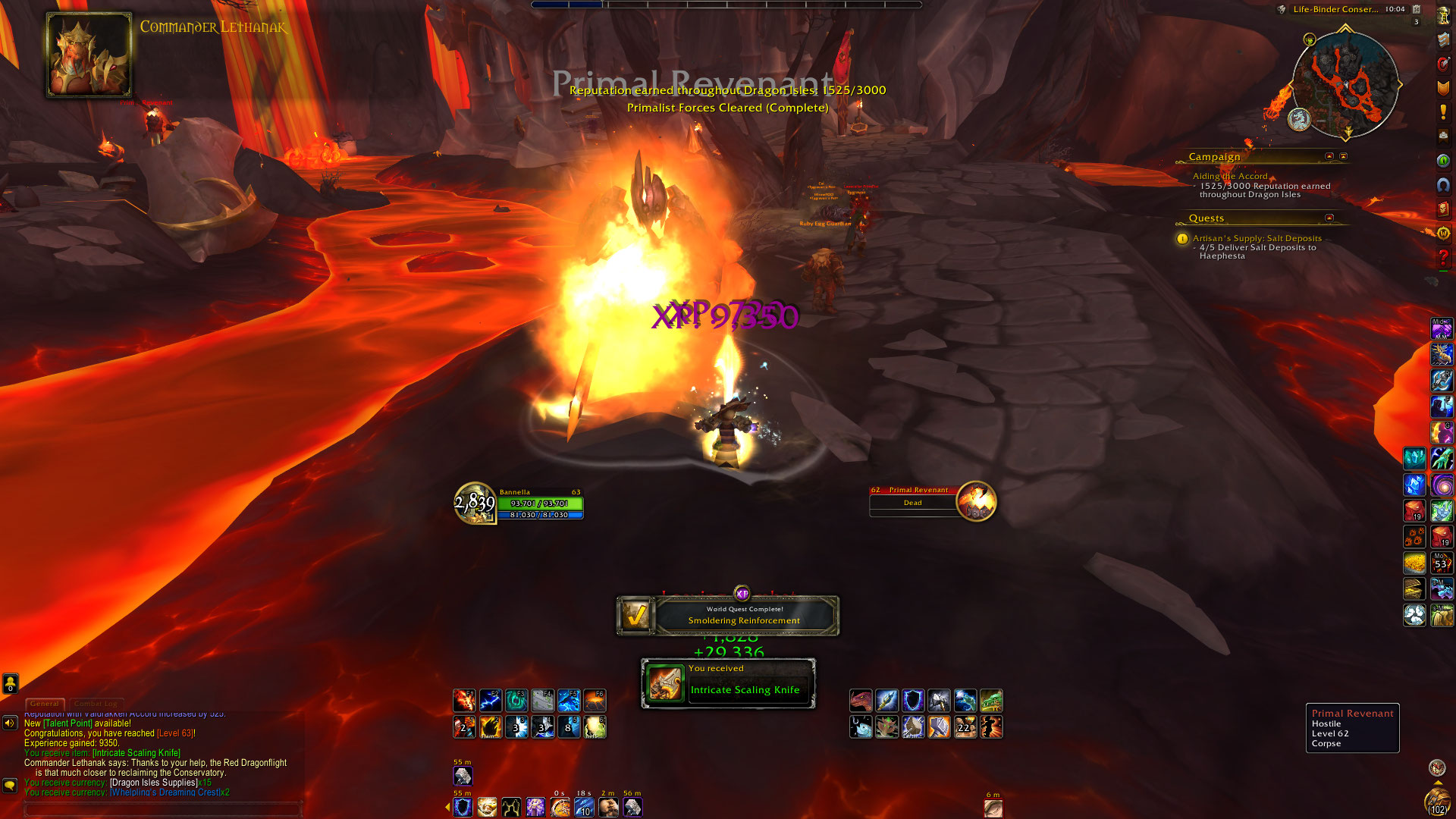This screenshot has height=819, width=1456.
Task: Click the Smoldering Reinforcement world quest banner
Action: point(728,615)
